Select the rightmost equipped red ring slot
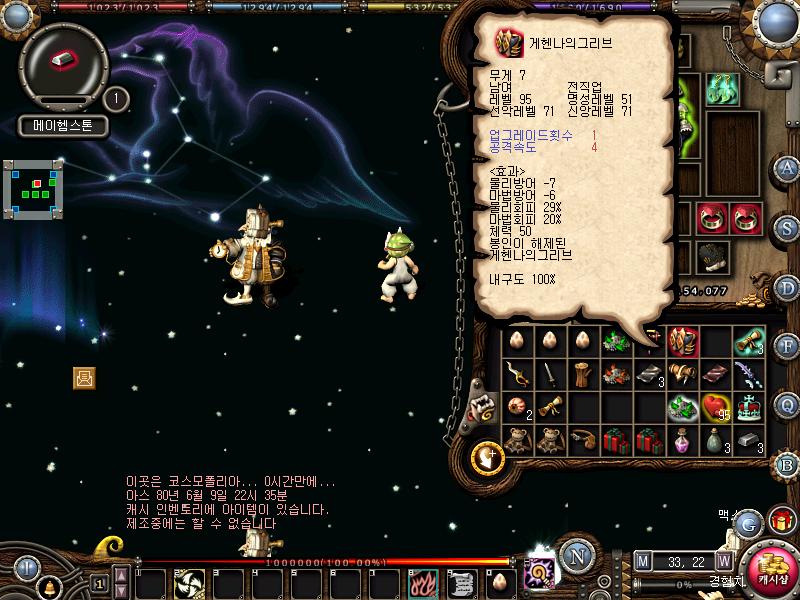The height and width of the screenshot is (600, 800). [745, 217]
